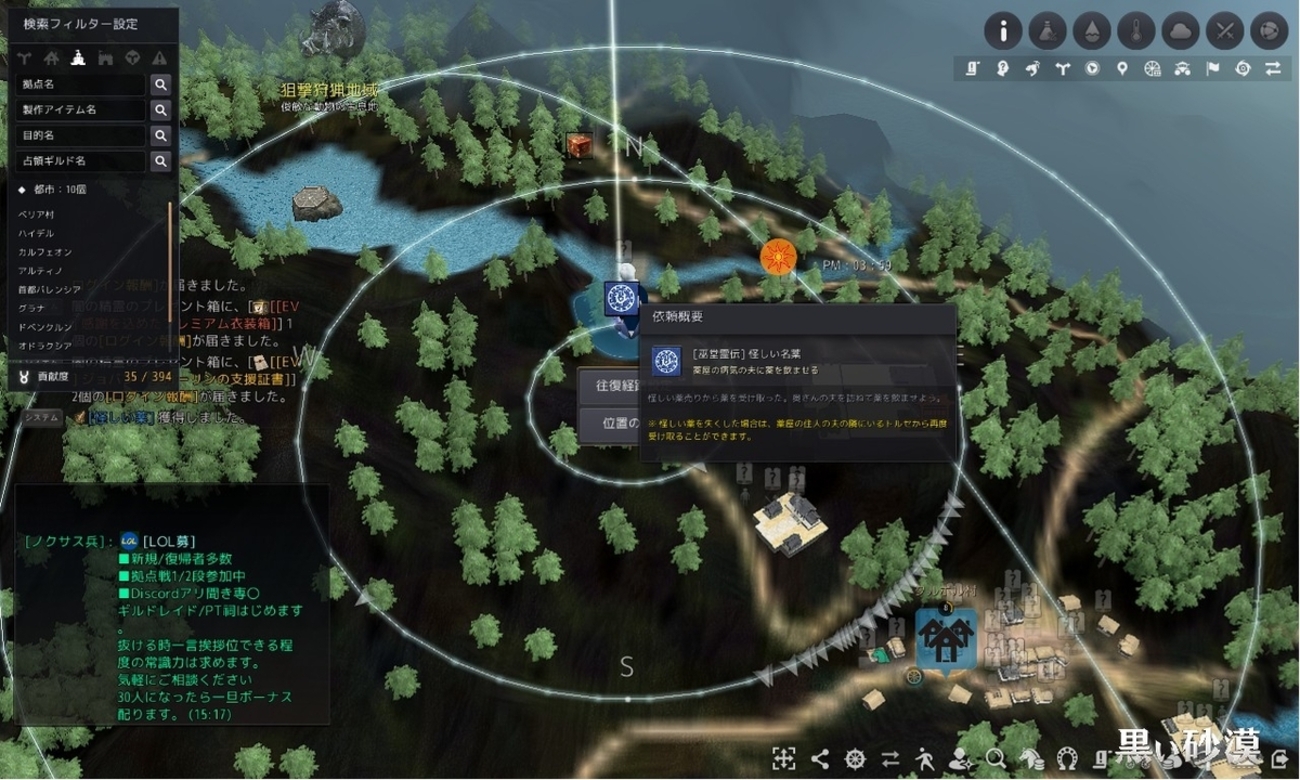This screenshot has width=1300, height=780.
Task: Search by 製作アイテム名 magnifier button
Action: (160, 110)
